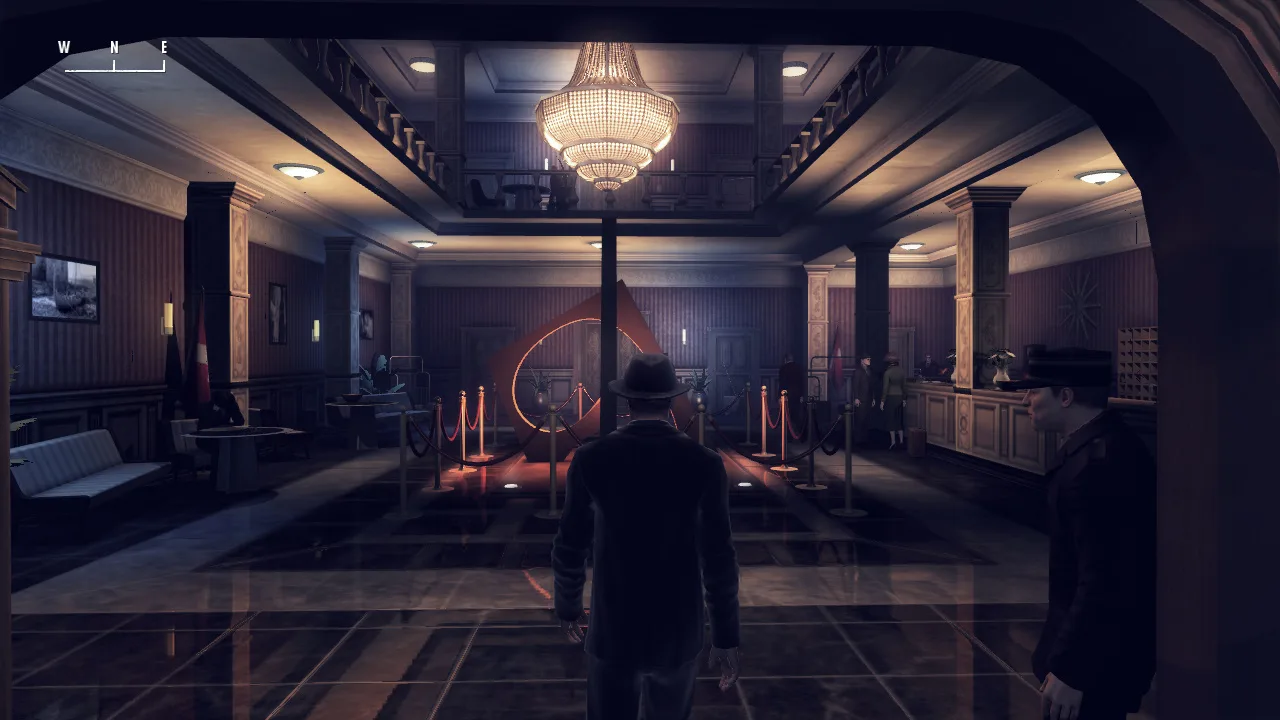Screen dimensions: 1280x720
Task: Click the compass bar showing W N E
Action: (114, 58)
